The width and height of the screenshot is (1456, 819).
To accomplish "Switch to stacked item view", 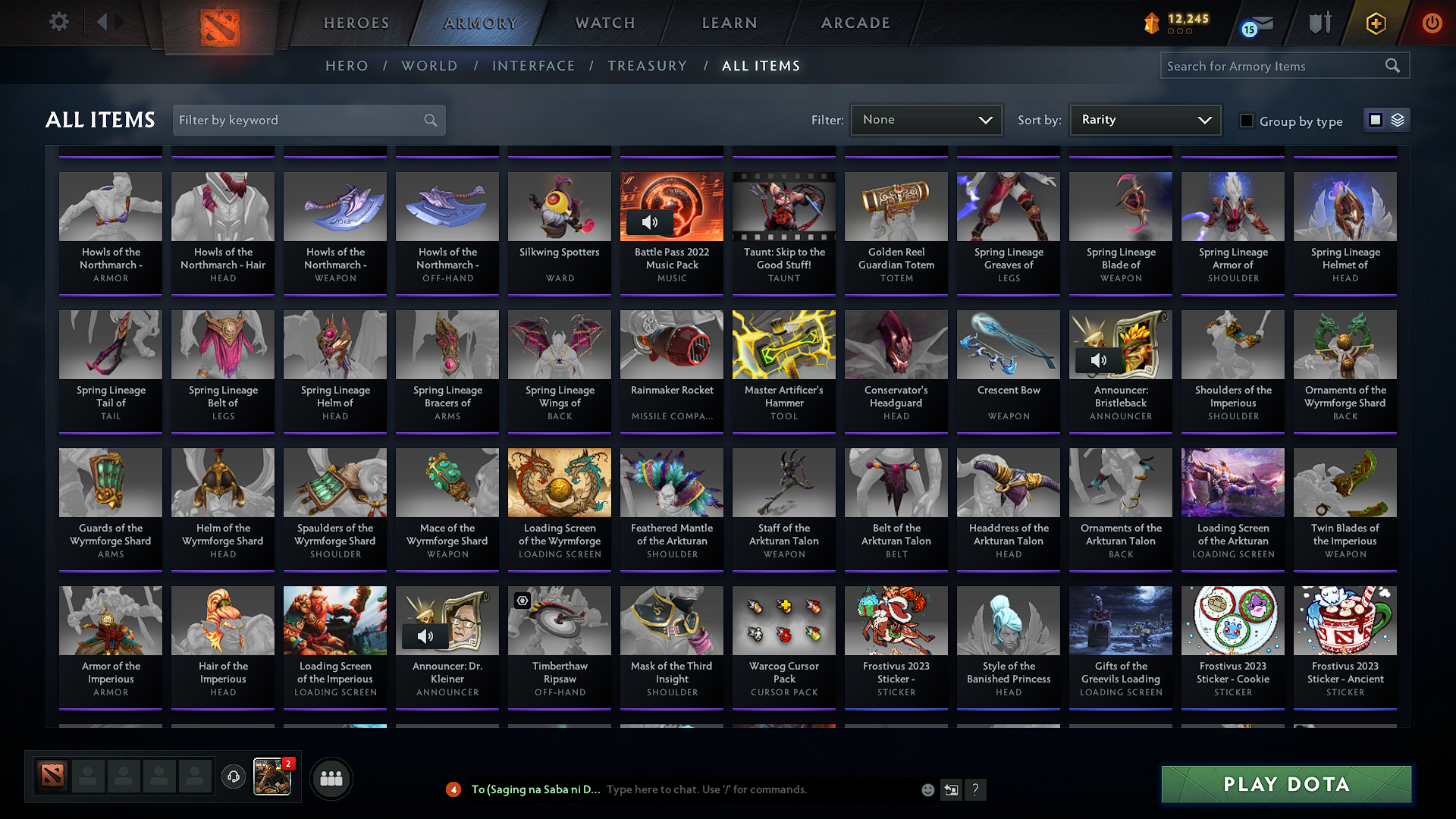I will pyautogui.click(x=1398, y=119).
